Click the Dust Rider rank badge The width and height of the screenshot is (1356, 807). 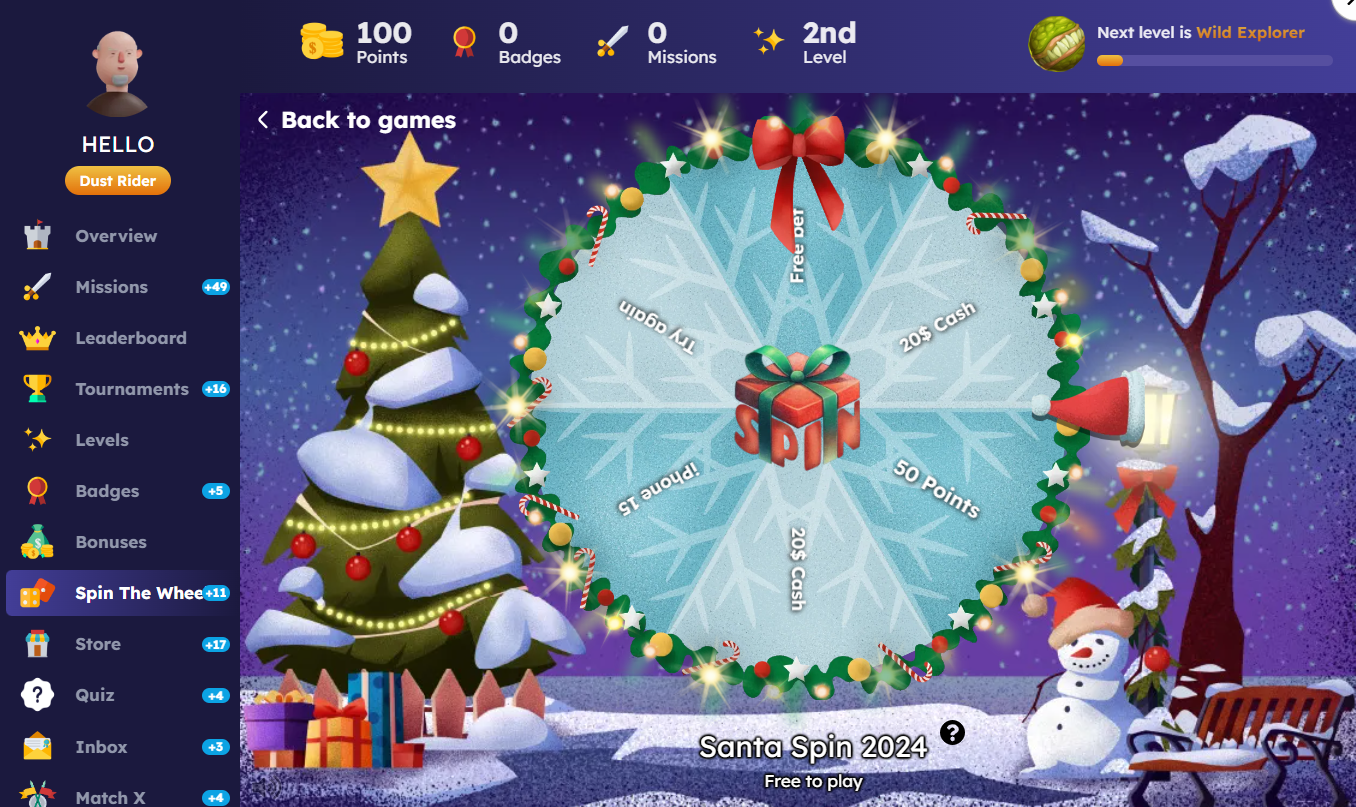(x=118, y=181)
